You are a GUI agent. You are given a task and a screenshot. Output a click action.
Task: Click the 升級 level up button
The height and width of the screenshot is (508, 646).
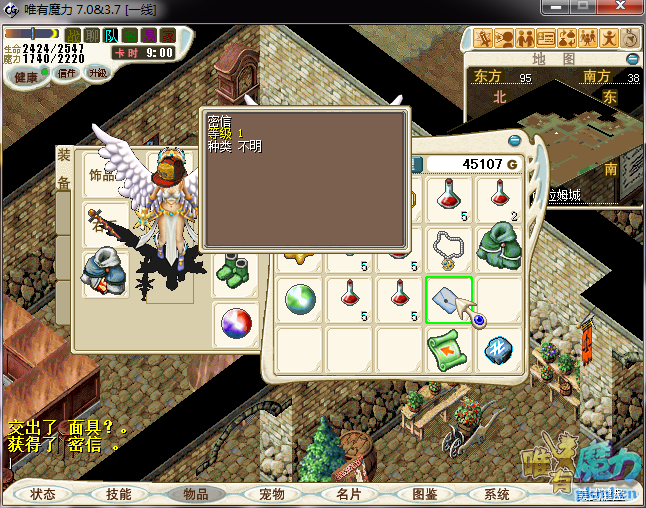coord(98,73)
